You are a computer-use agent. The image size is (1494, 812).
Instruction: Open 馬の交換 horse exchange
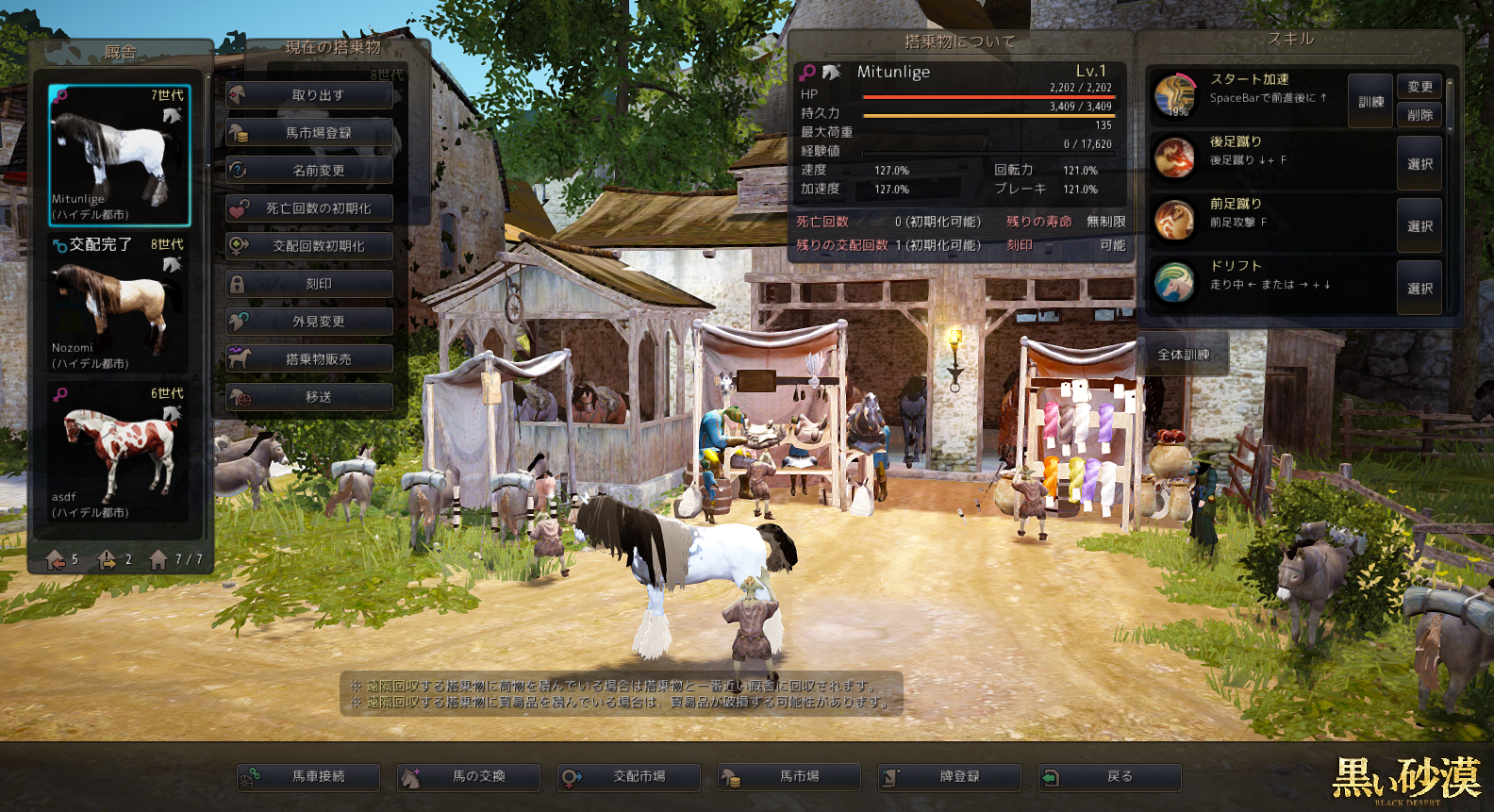[469, 777]
